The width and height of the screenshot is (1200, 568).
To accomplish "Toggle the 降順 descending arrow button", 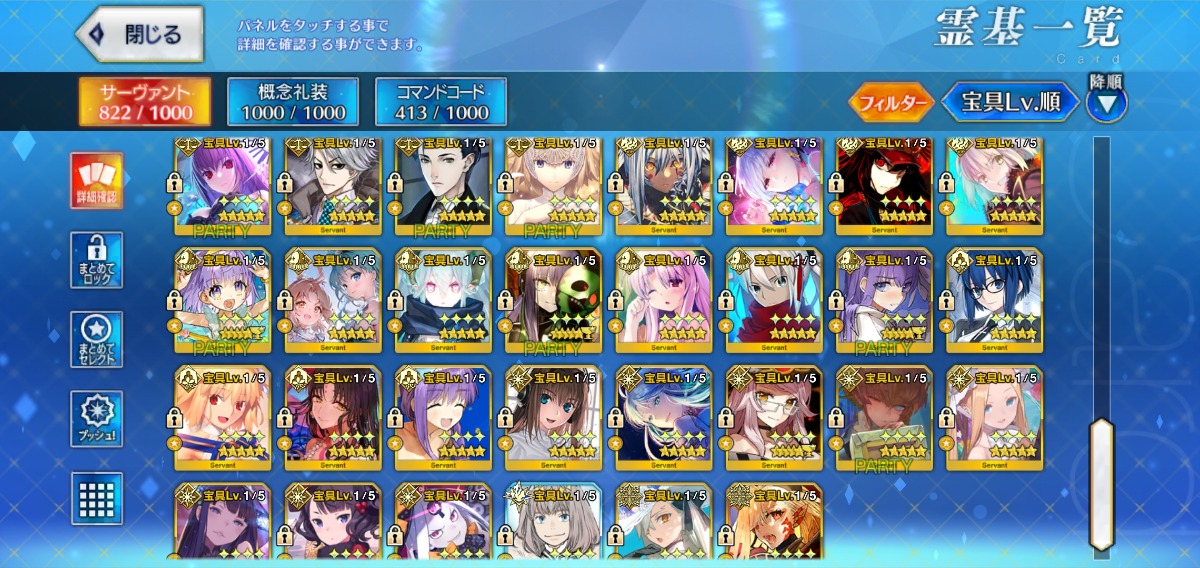I will pyautogui.click(x=1106, y=102).
